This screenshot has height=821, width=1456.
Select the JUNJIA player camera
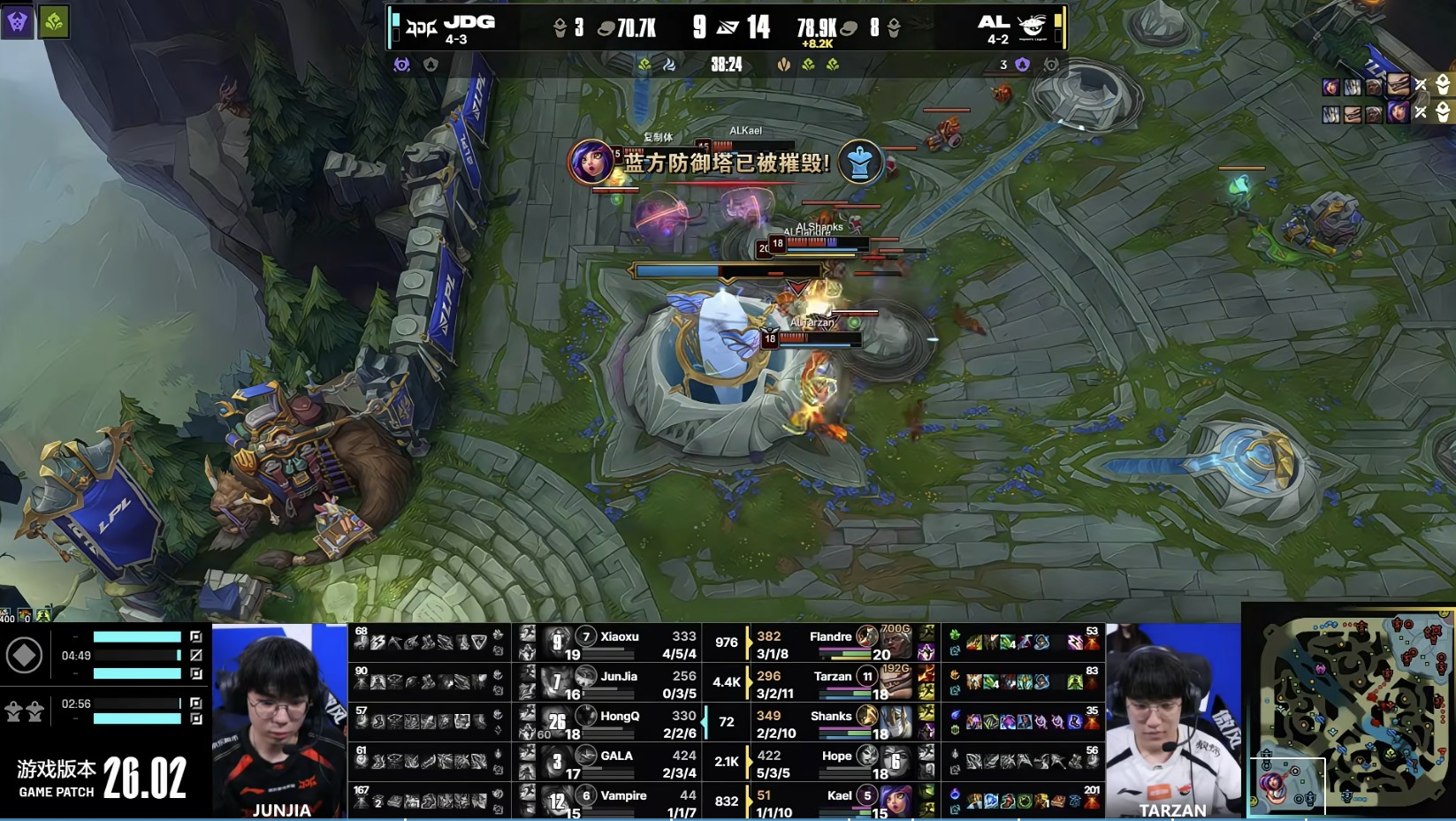coord(280,721)
